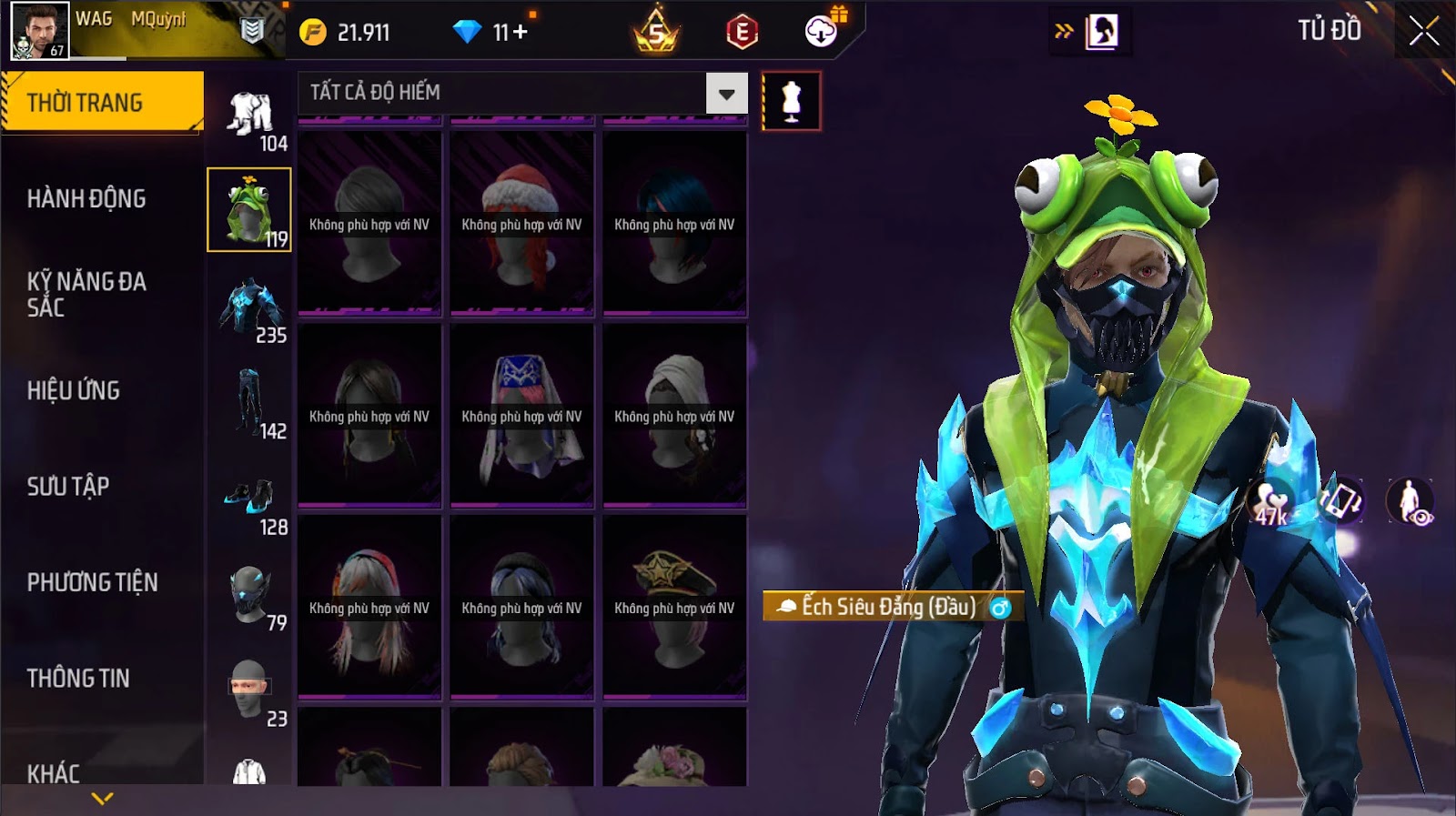Select the white towel head wrap item

(x=674, y=415)
